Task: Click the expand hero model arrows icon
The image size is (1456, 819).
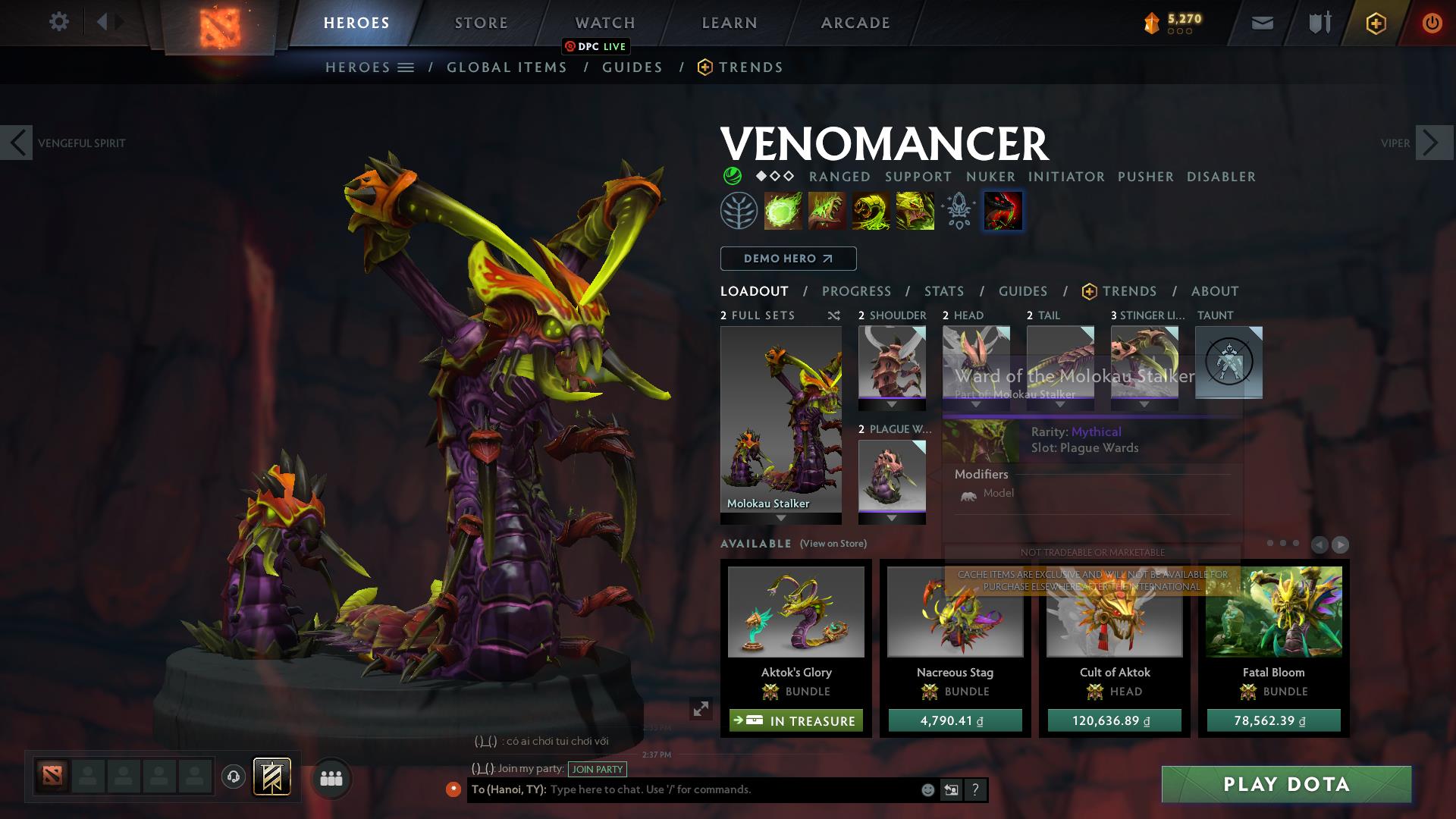Action: 698,708
